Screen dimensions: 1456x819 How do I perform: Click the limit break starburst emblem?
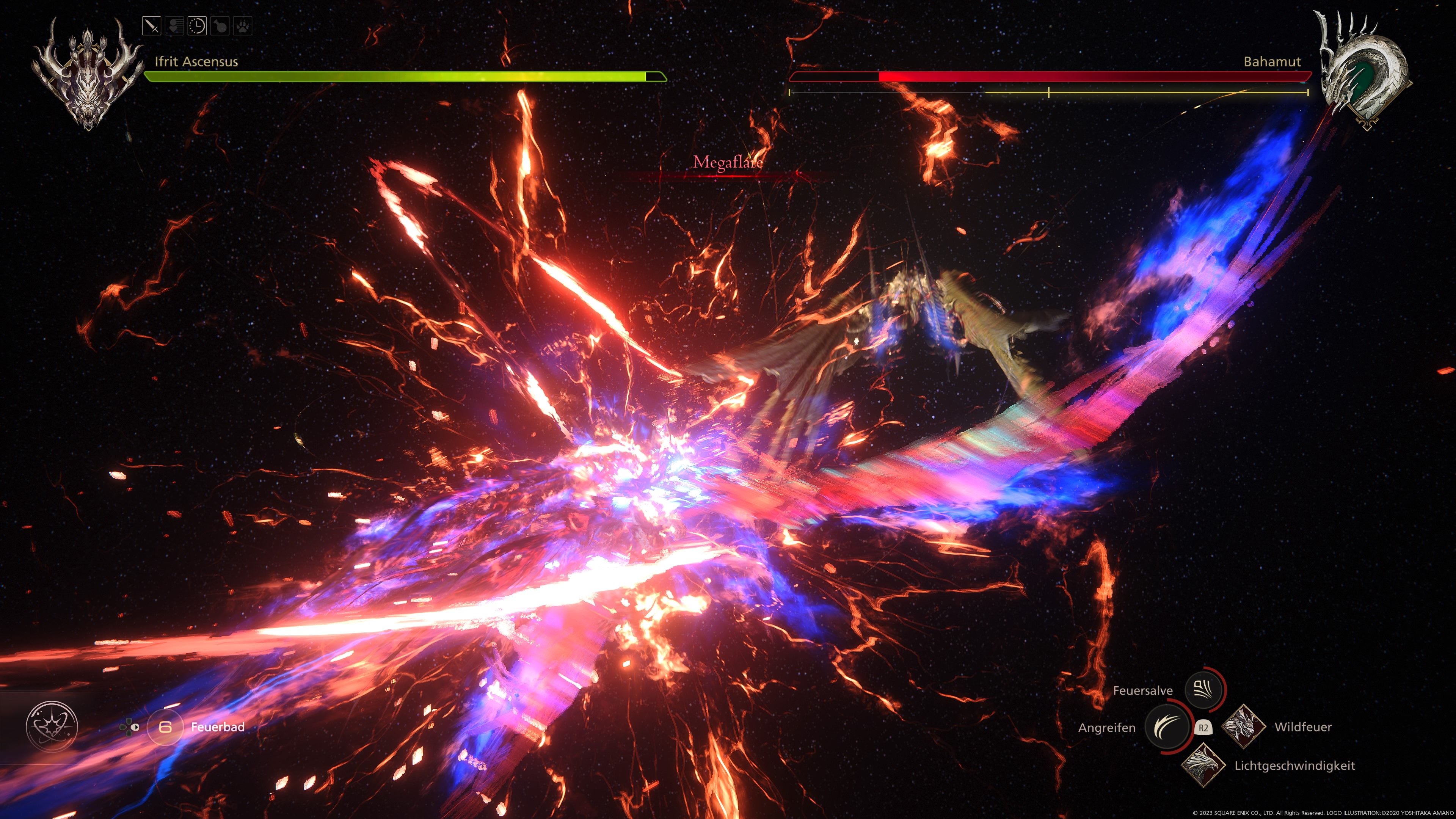pos(52,726)
